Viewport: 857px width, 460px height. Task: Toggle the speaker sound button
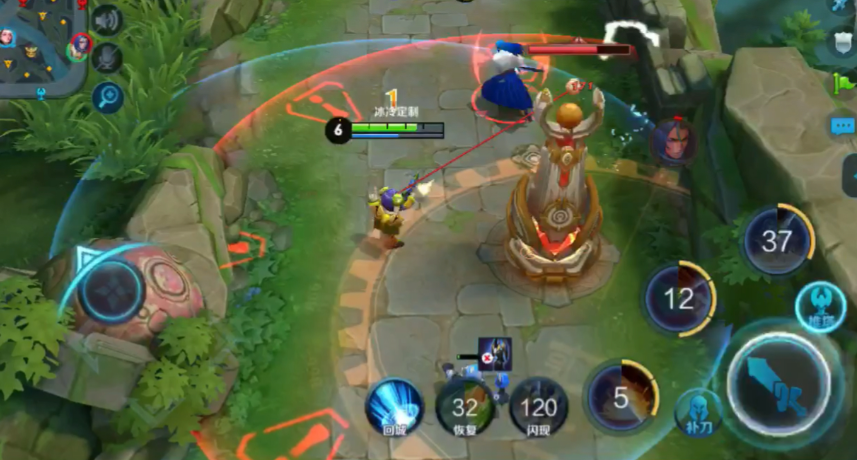(x=107, y=20)
